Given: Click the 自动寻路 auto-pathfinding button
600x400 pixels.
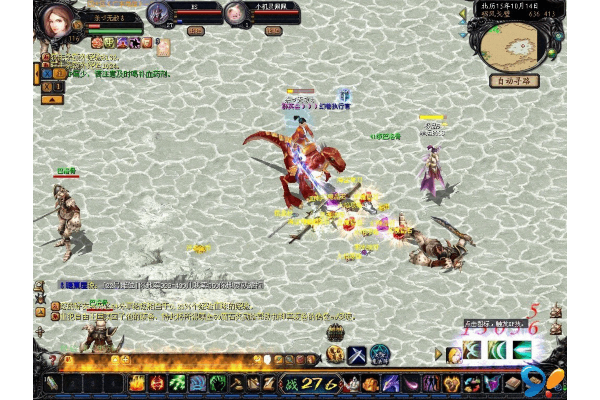Looking at the screenshot, I should tap(514, 81).
